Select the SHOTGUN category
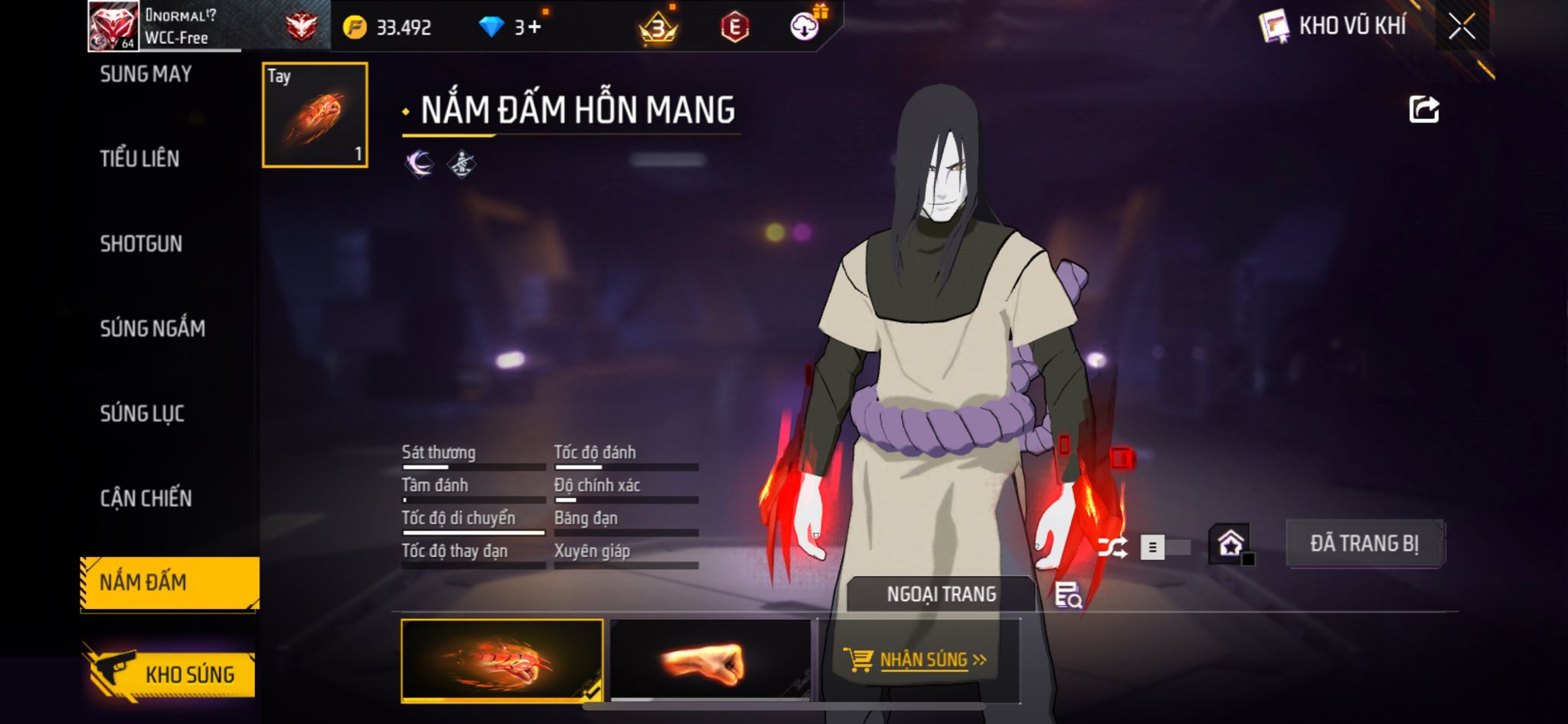 pos(141,244)
